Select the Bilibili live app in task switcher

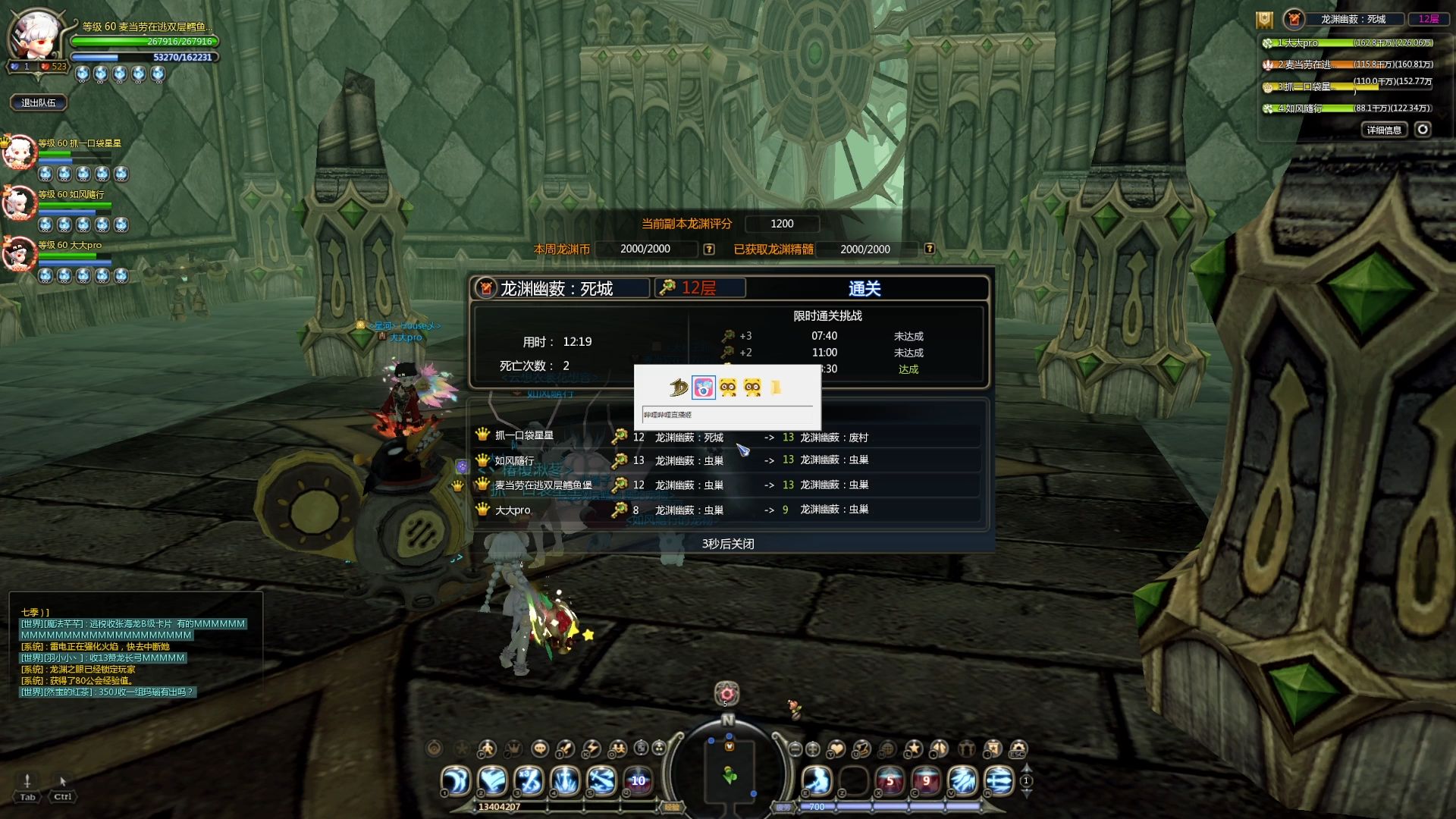click(x=703, y=388)
